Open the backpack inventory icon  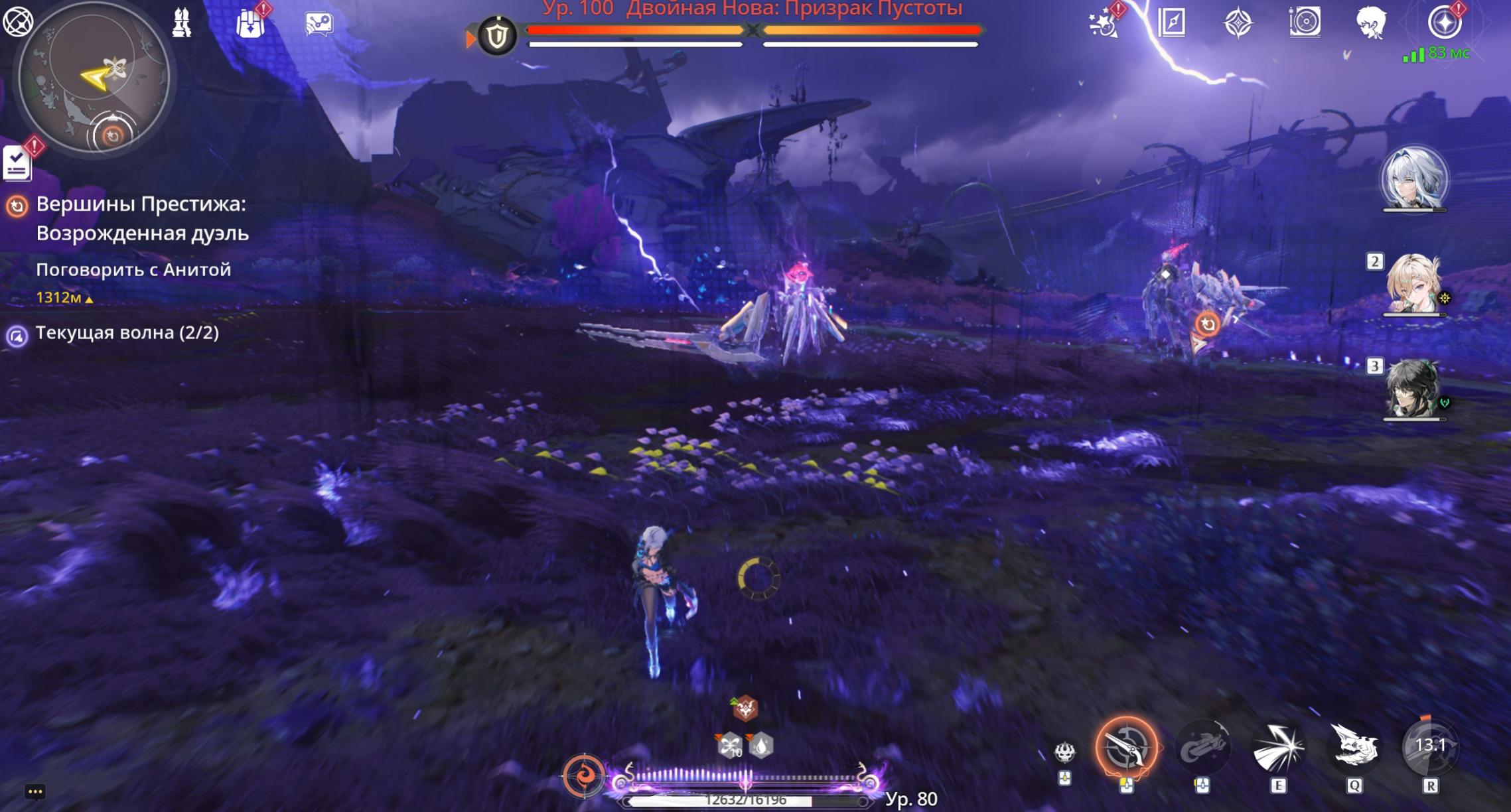tap(250, 24)
